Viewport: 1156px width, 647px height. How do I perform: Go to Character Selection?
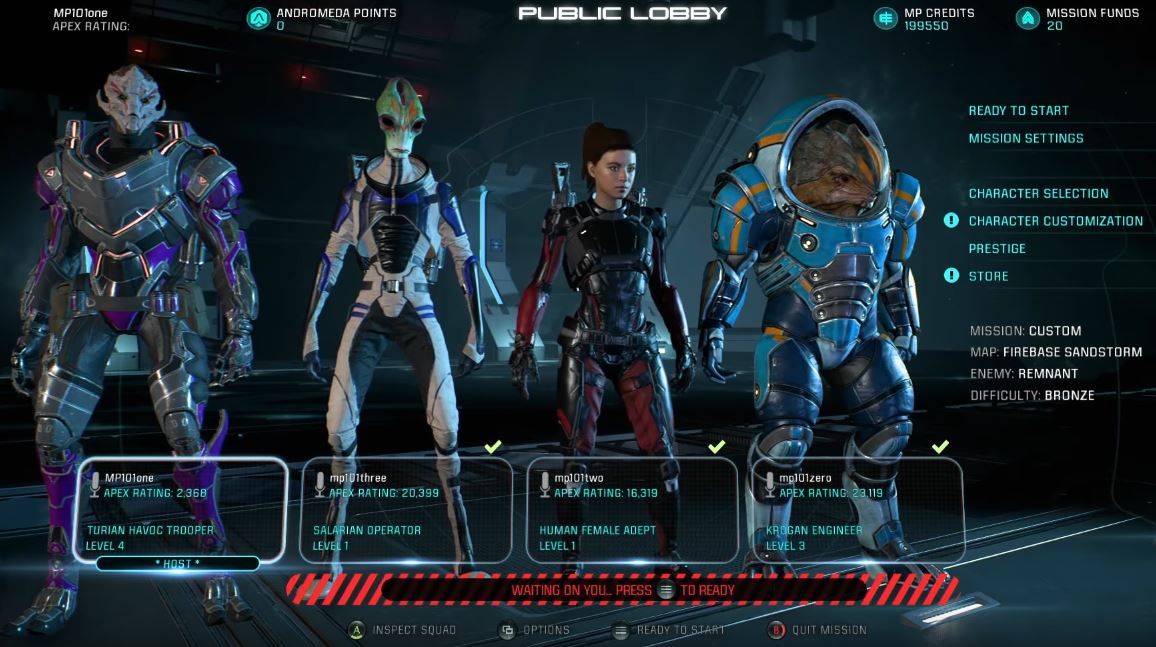click(x=1038, y=194)
